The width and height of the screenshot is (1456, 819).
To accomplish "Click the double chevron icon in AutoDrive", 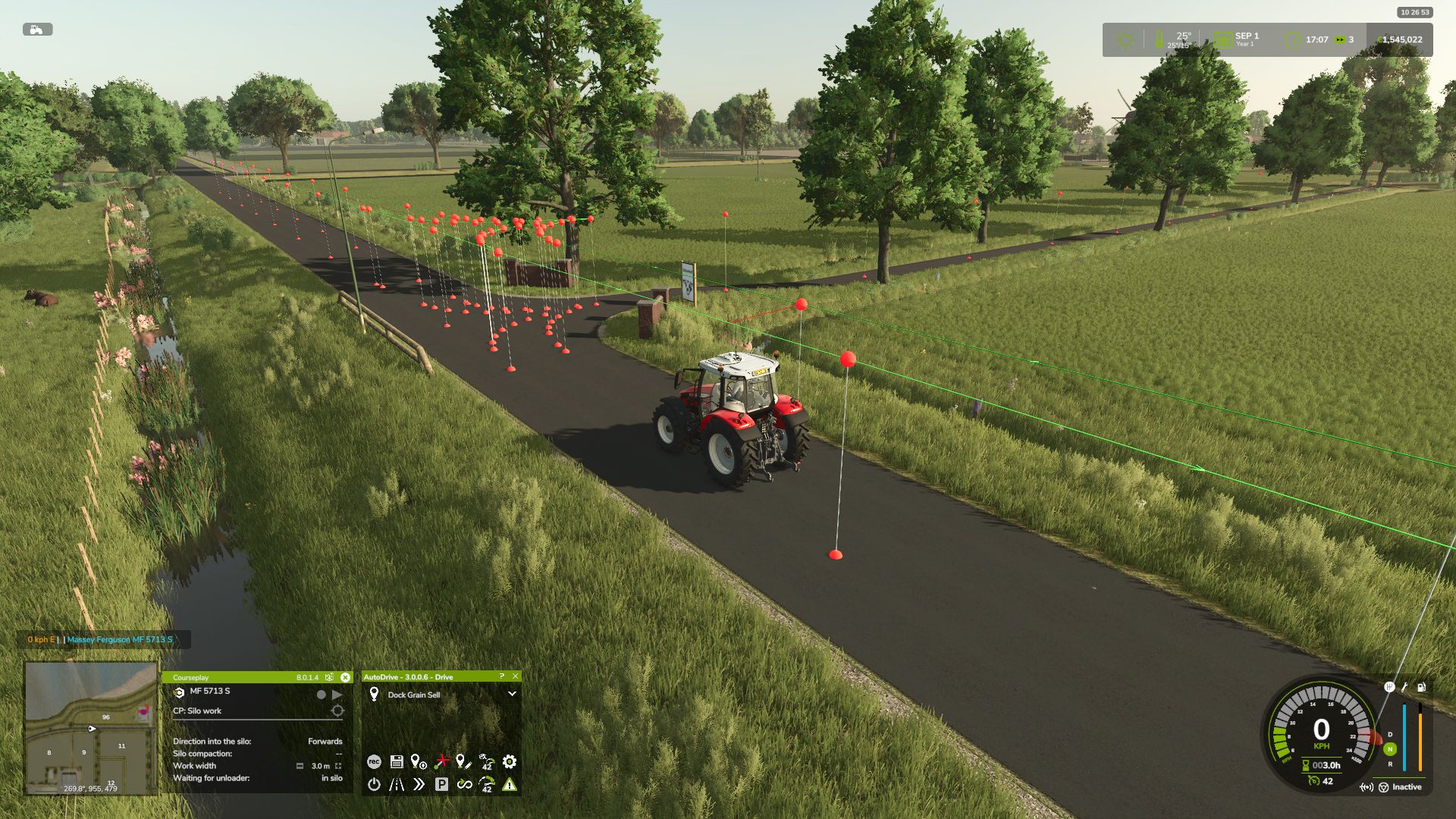I will [x=419, y=784].
